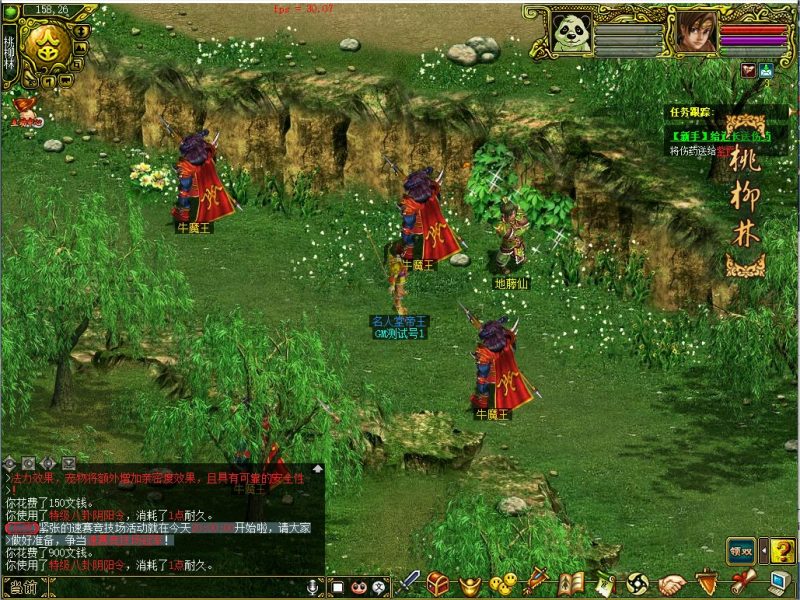Open the sword attack icon in toolbar
800x600 pixels.
tap(410, 583)
